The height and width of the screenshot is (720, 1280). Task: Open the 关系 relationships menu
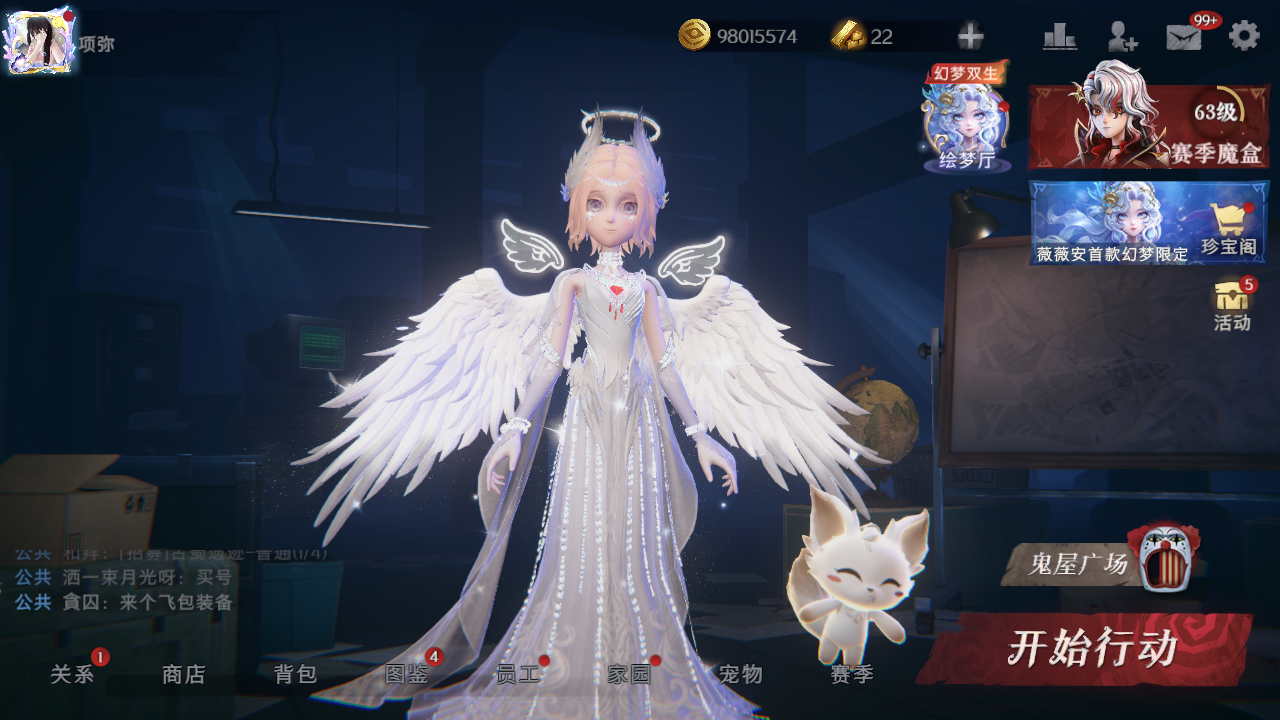(x=72, y=674)
